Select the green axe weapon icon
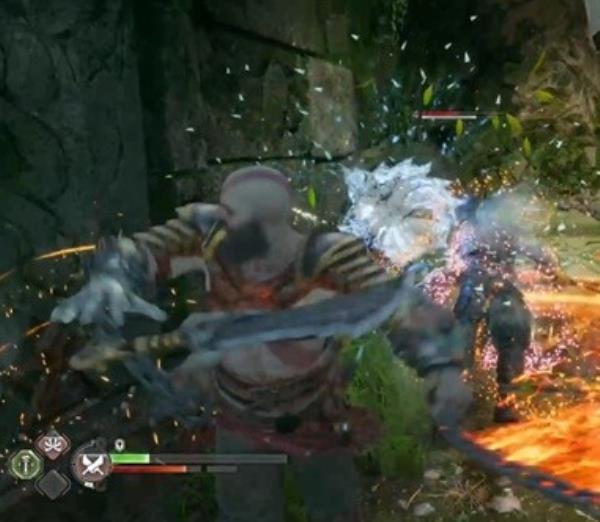 point(25,463)
